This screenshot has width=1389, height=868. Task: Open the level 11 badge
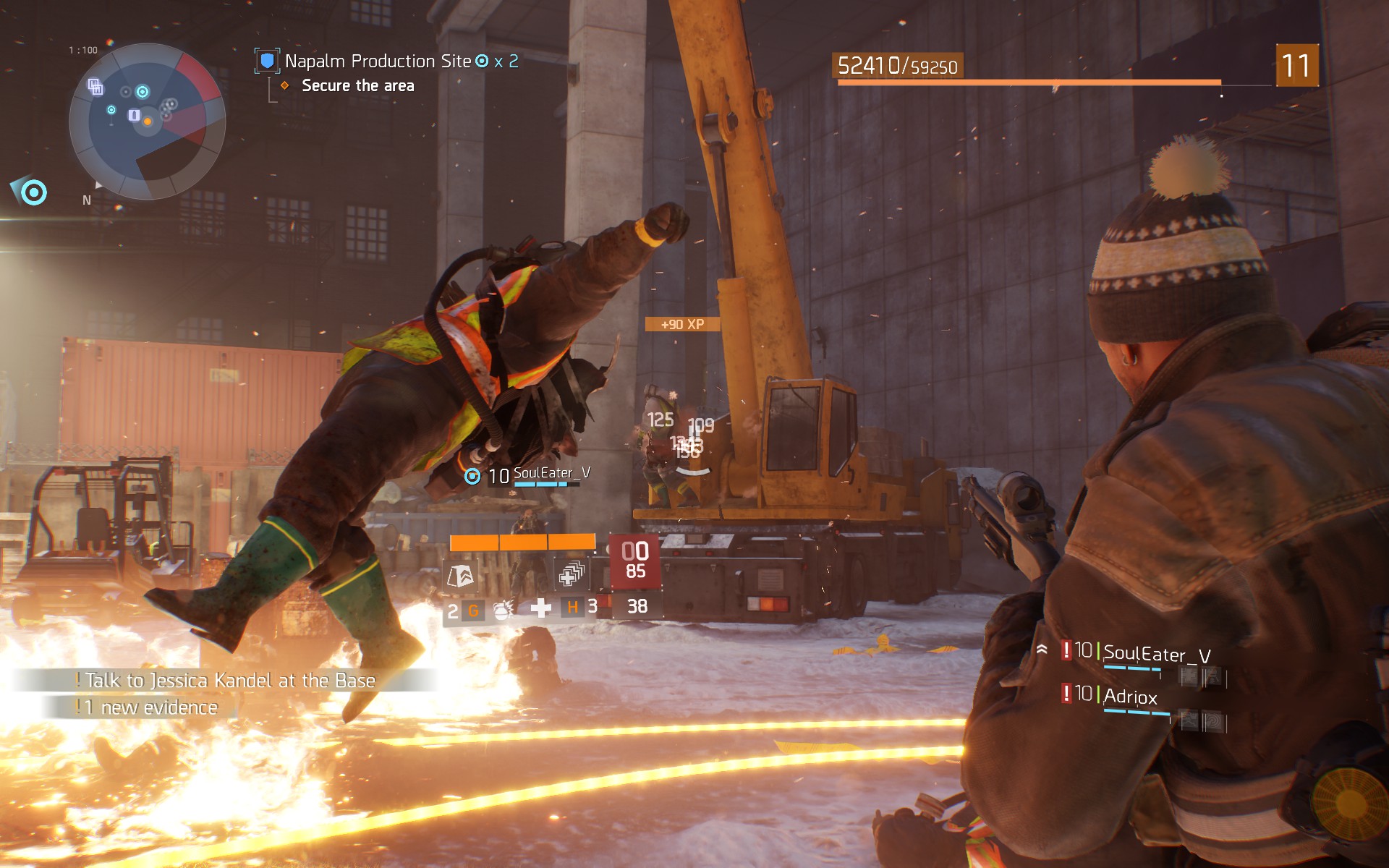tap(1296, 66)
